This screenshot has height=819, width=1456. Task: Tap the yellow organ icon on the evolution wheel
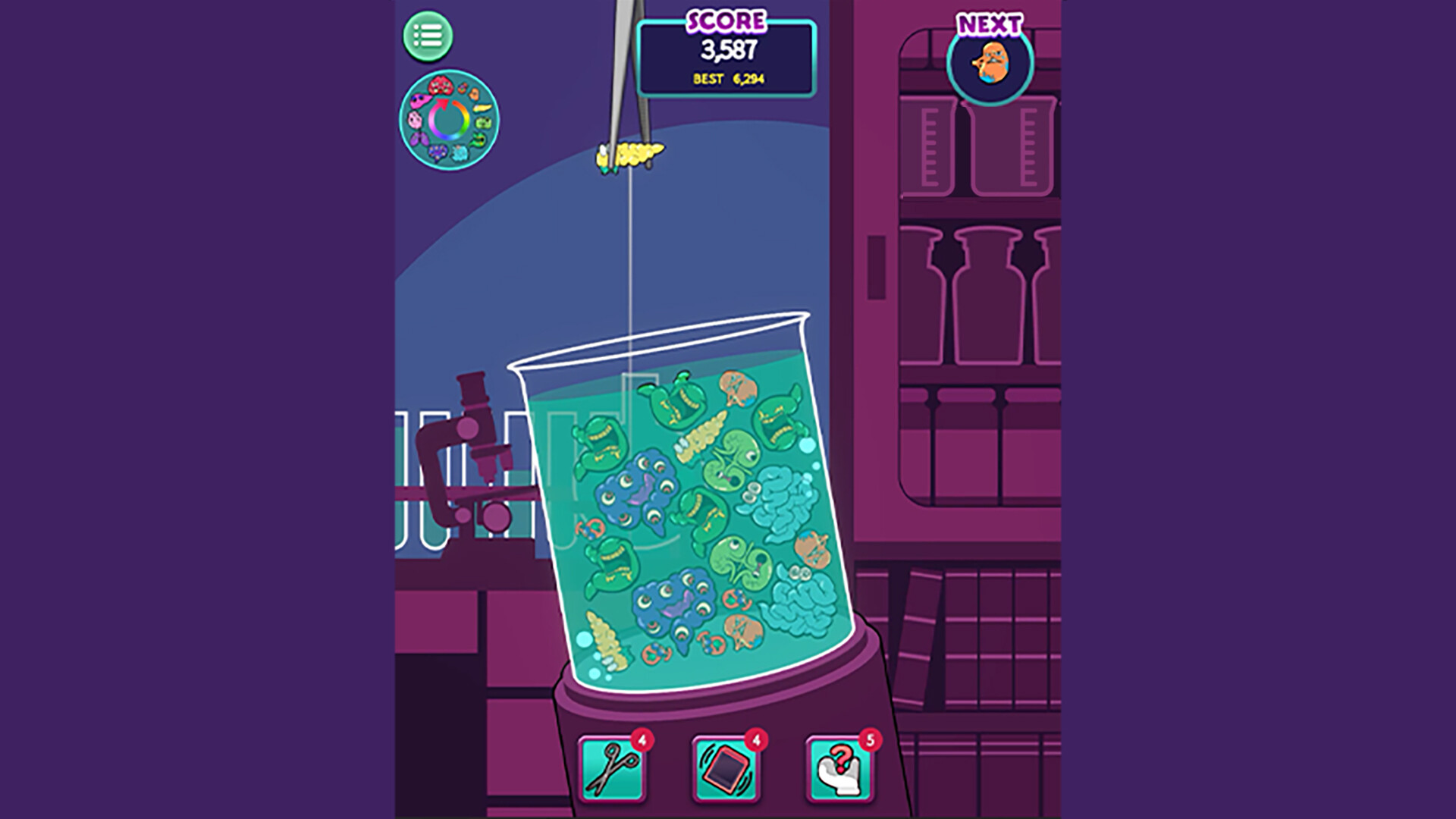[483, 107]
